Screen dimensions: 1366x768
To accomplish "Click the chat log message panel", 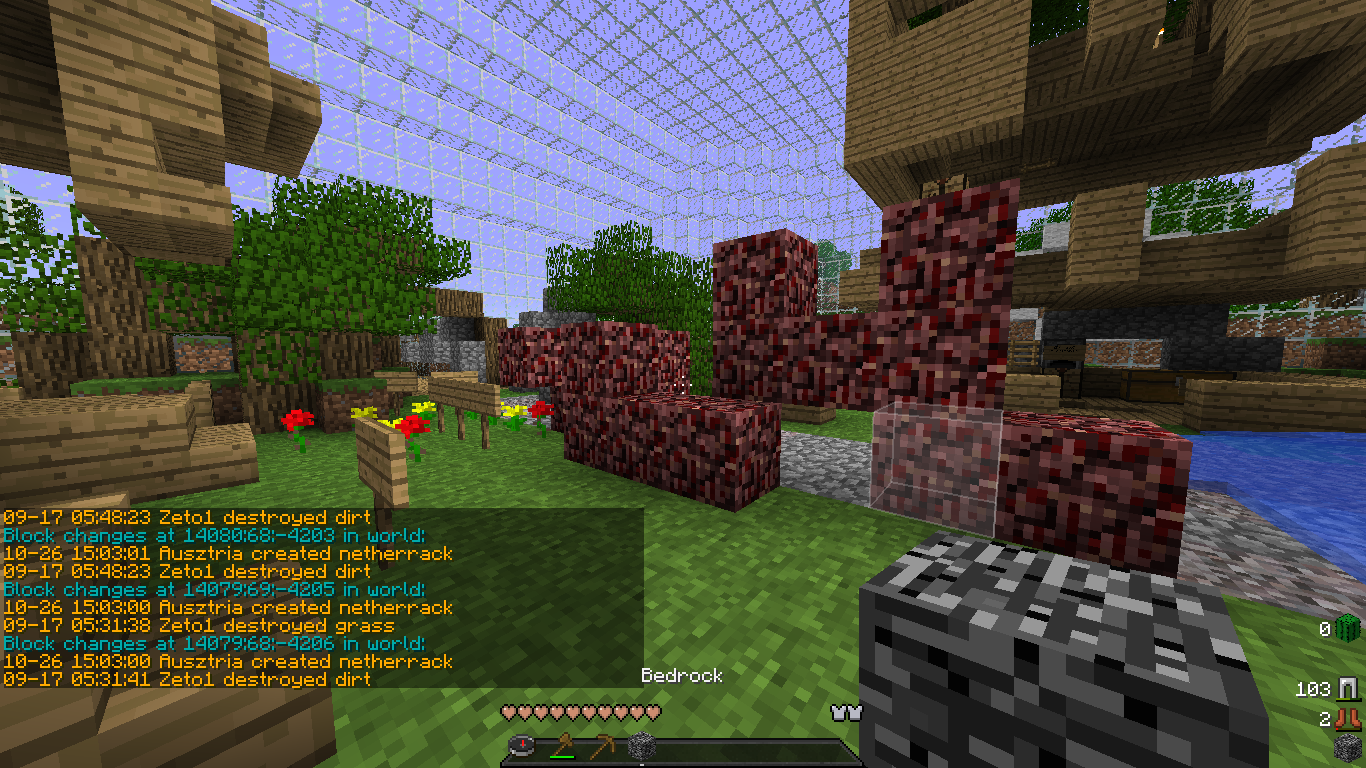I will [322, 598].
